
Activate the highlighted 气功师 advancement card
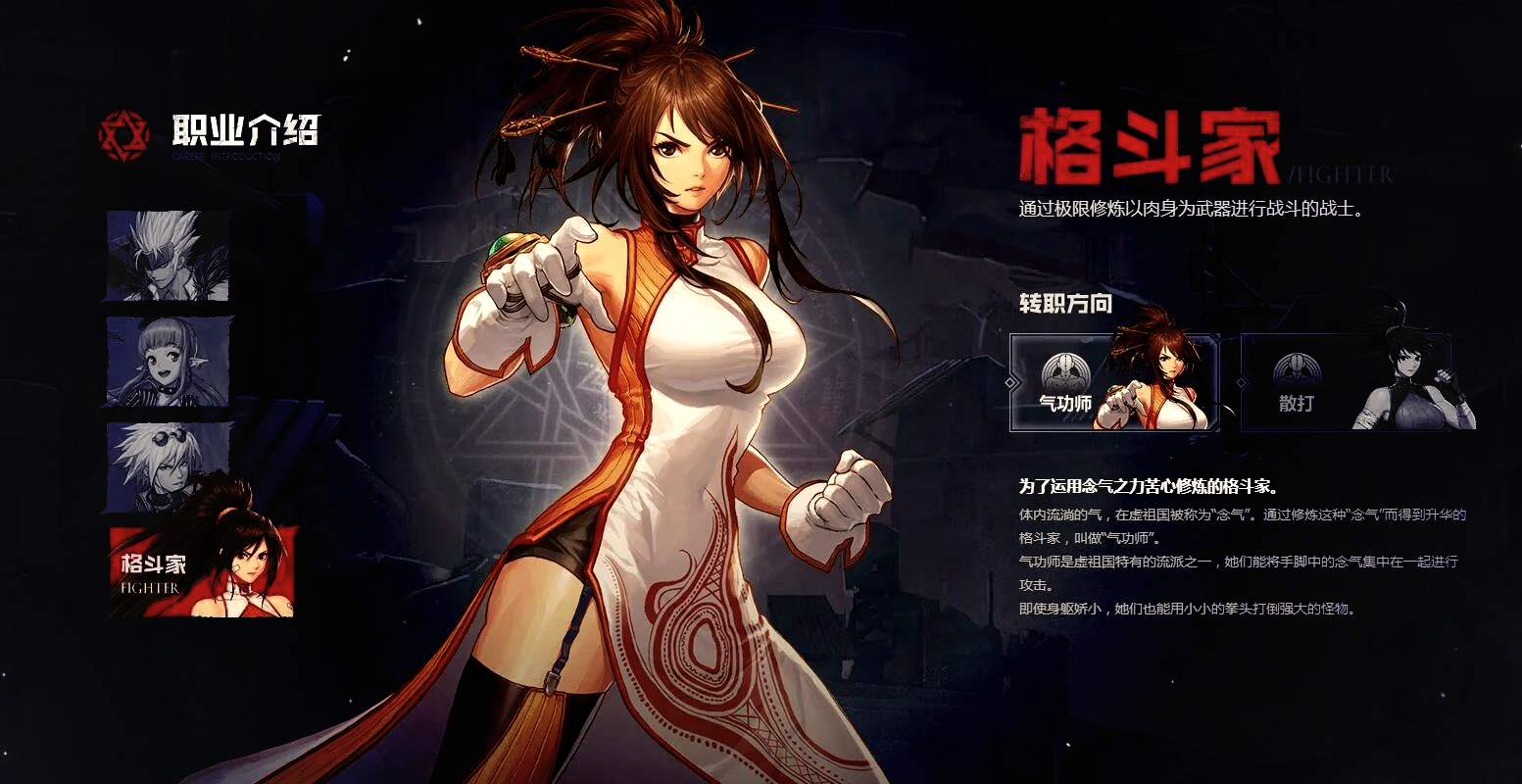pos(1114,384)
